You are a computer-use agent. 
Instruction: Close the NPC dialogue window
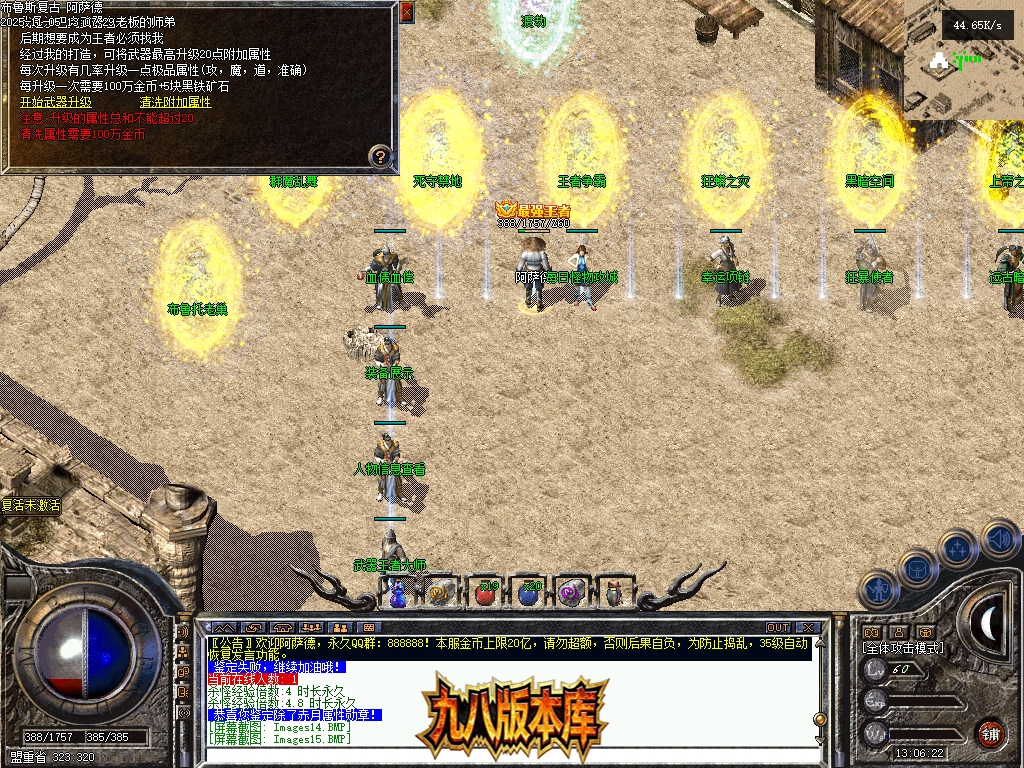[x=406, y=13]
